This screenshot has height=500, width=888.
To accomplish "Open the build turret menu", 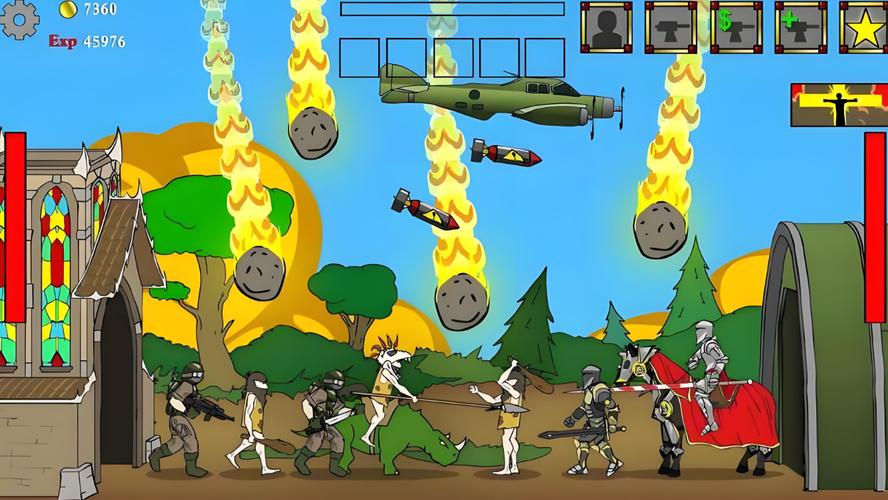I will [671, 27].
